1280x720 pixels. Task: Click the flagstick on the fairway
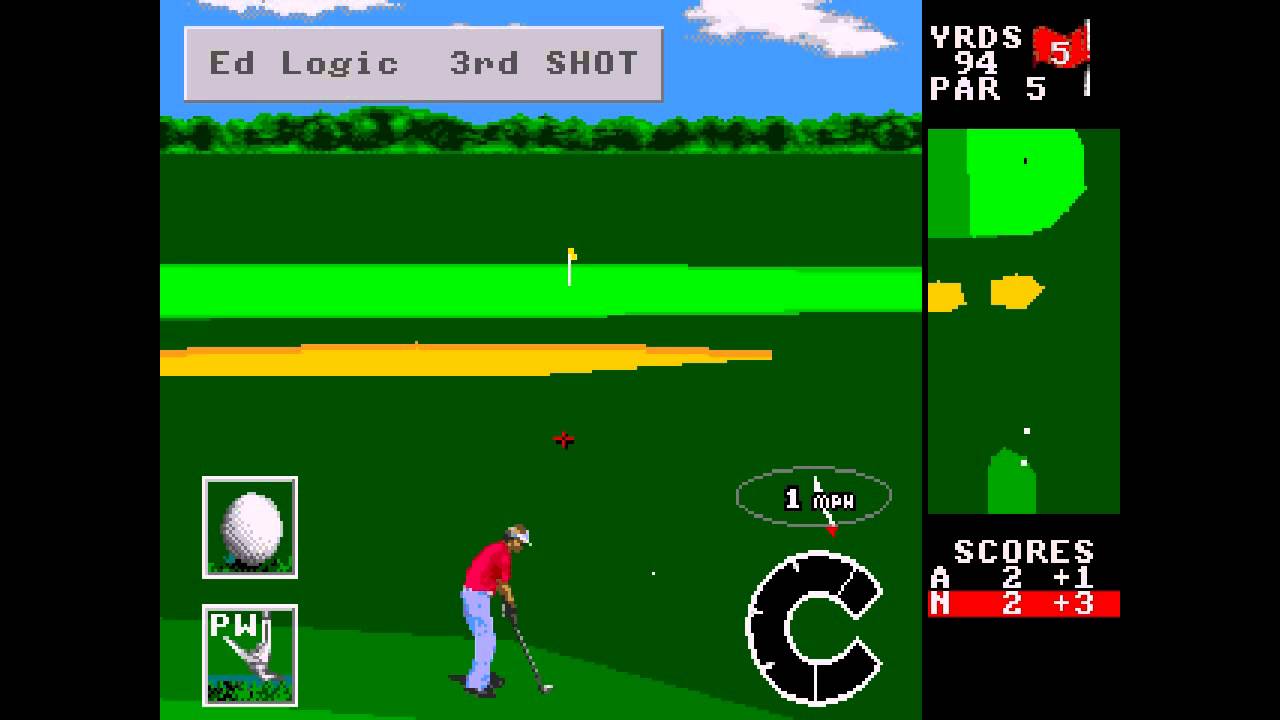point(568,265)
